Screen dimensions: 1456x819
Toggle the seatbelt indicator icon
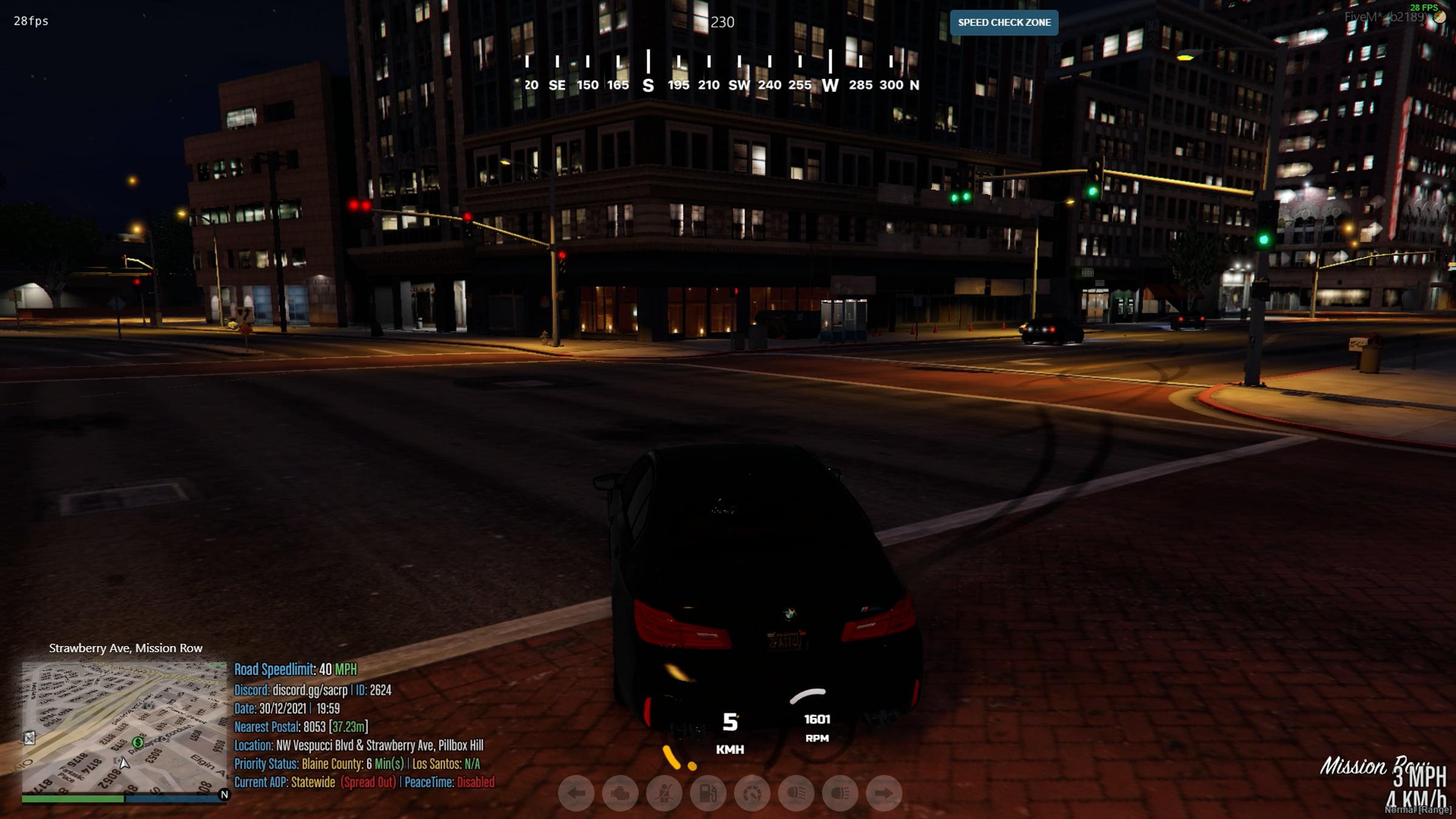click(664, 793)
